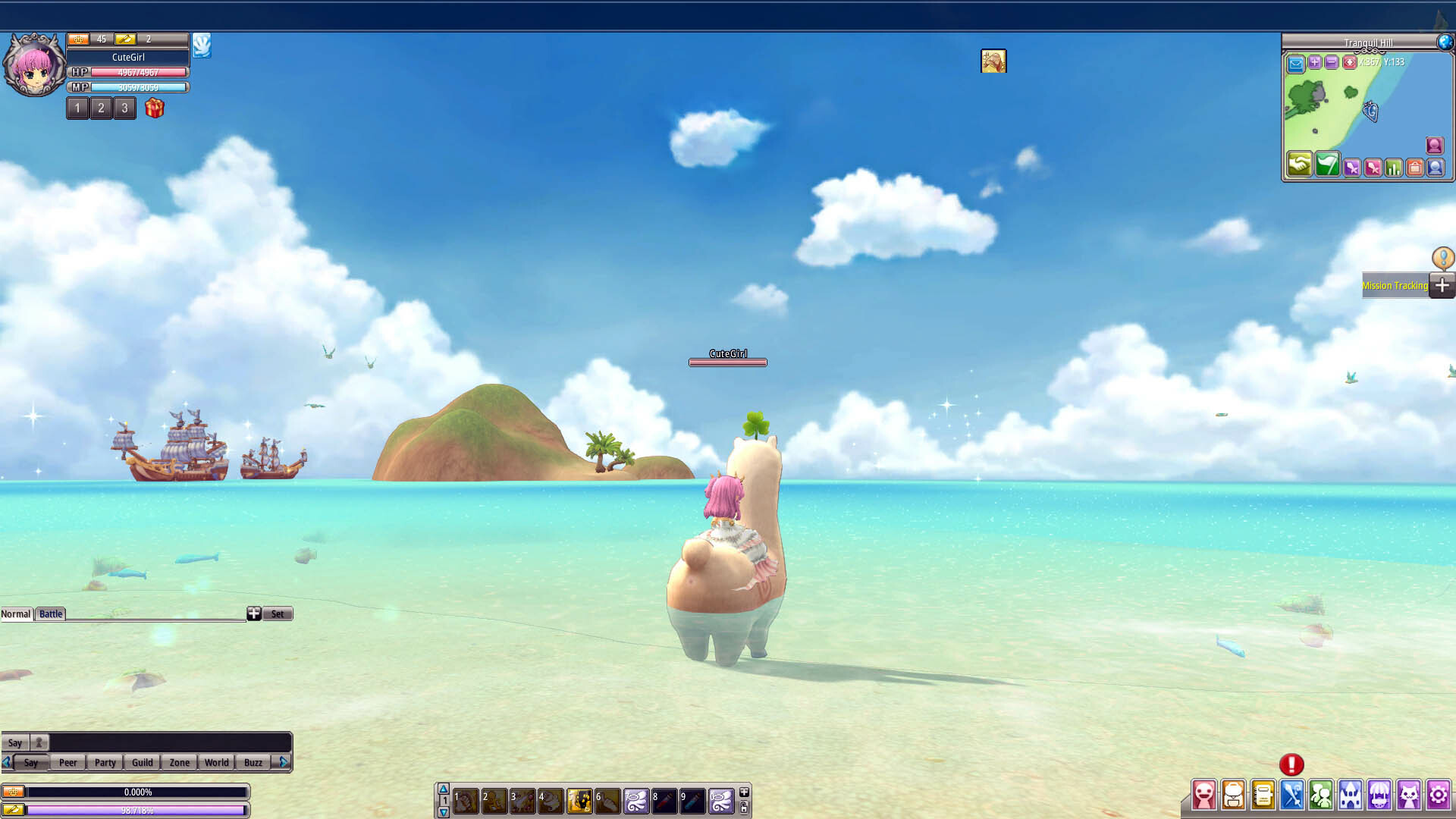Open the mail icon on the minimap

coord(1295,63)
